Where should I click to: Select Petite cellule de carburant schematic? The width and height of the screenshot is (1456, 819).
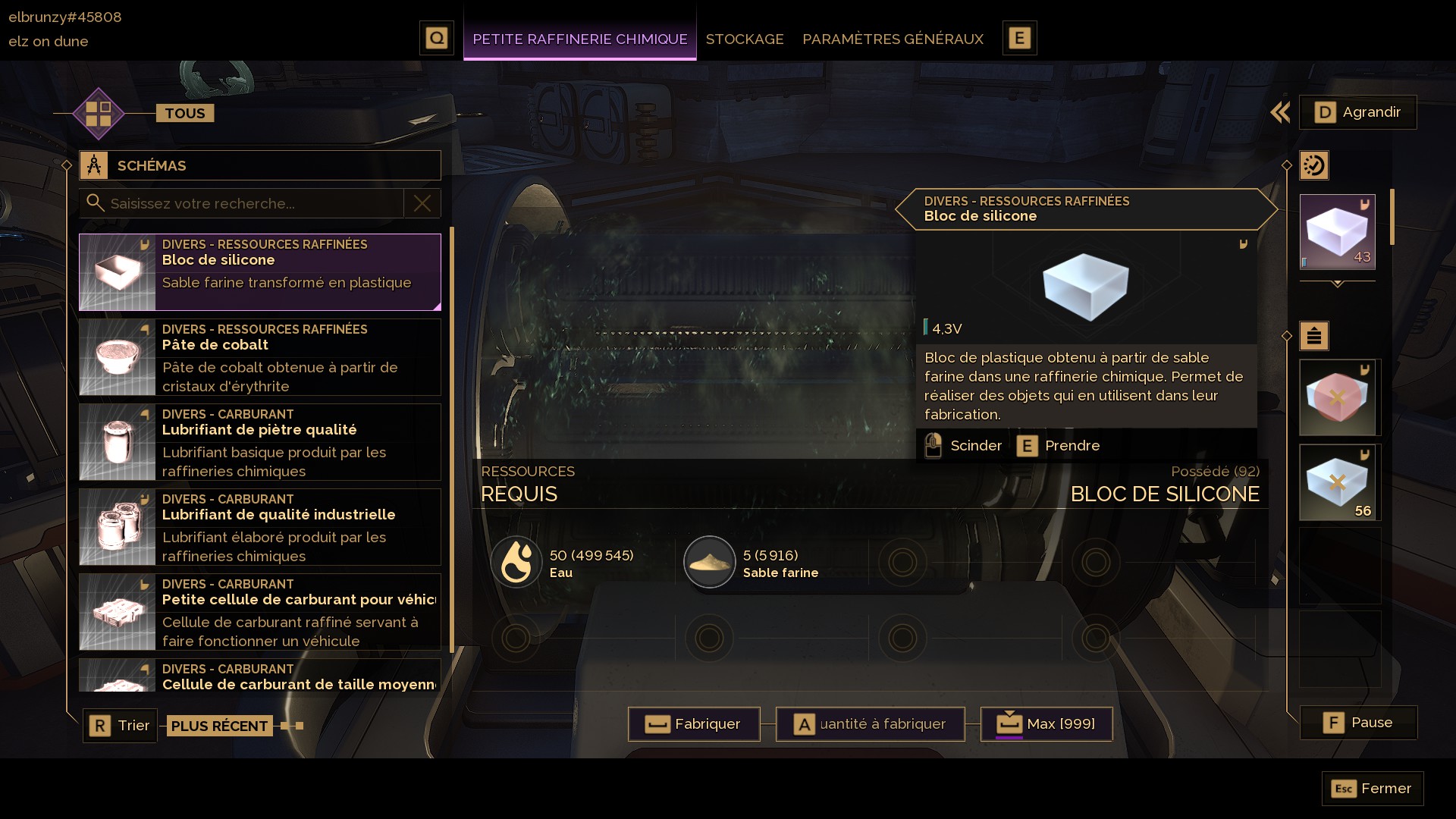[x=260, y=612]
